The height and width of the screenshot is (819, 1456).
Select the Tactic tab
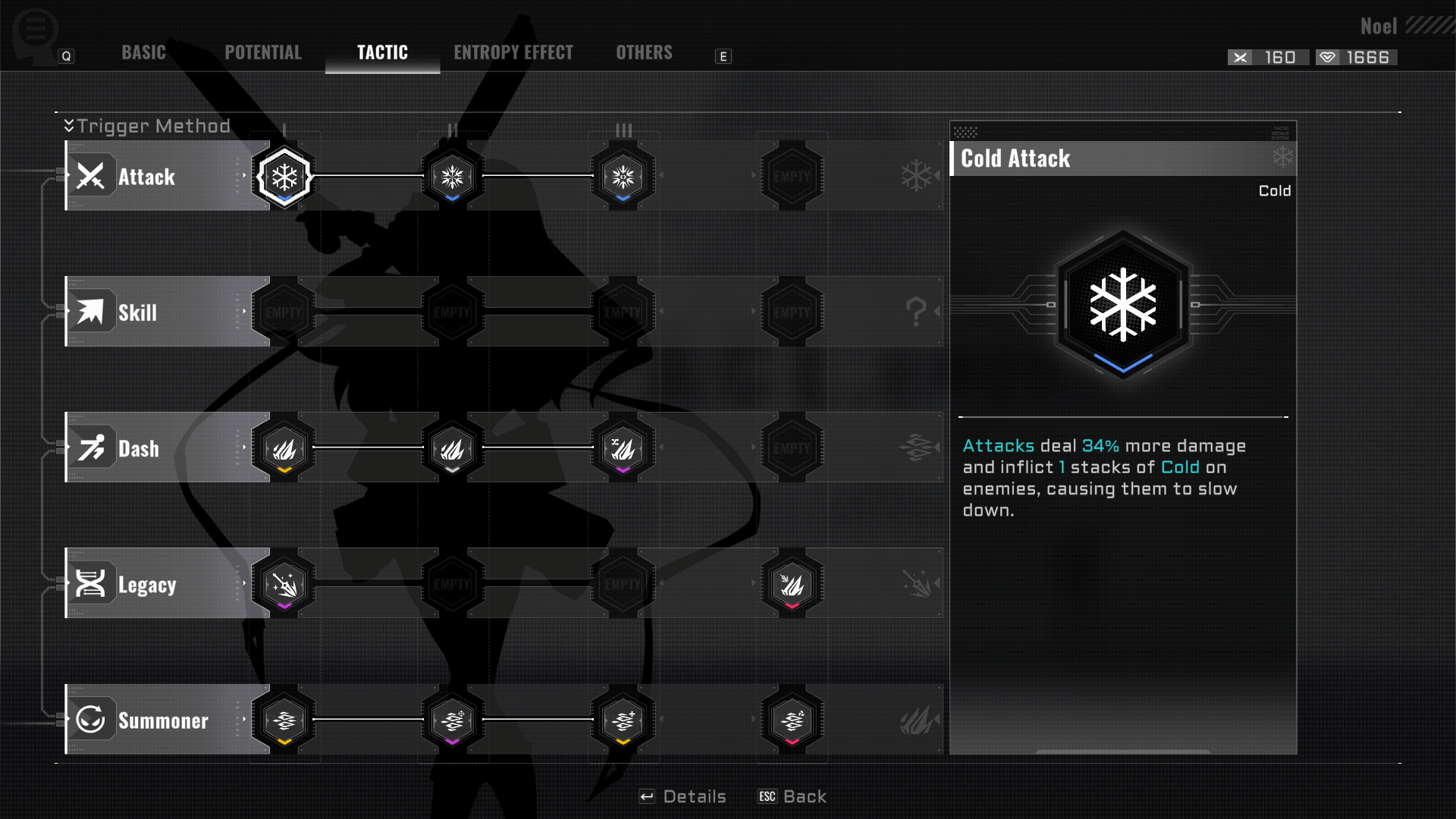382,52
